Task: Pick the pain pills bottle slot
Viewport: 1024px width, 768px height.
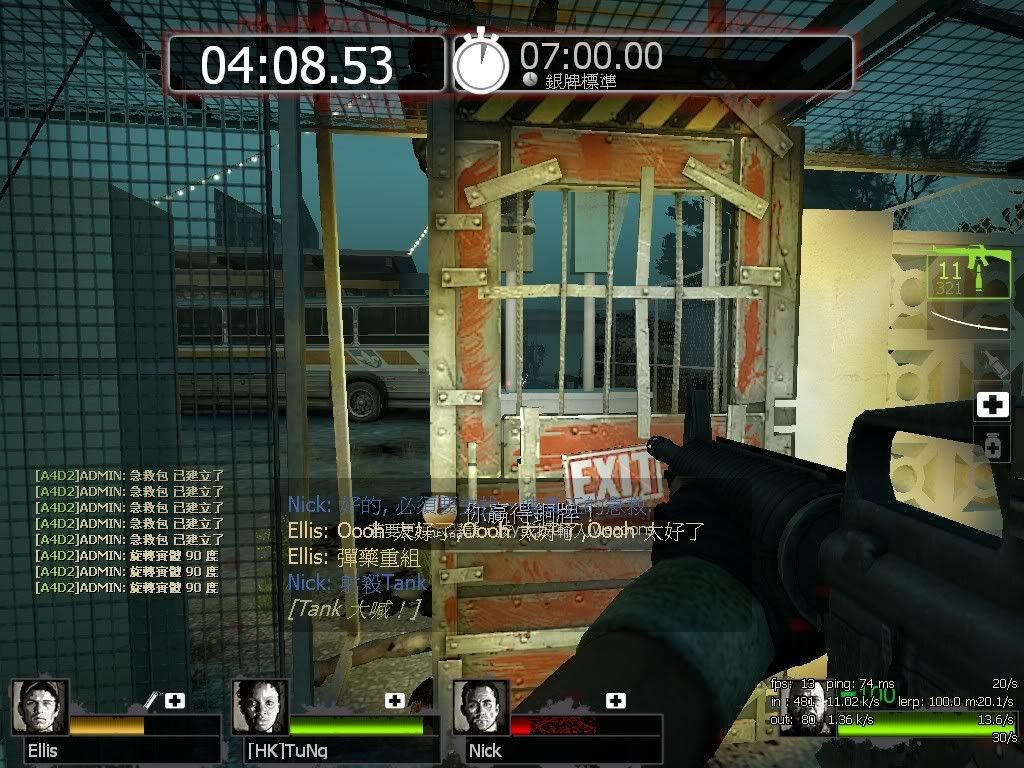Action: (x=991, y=446)
